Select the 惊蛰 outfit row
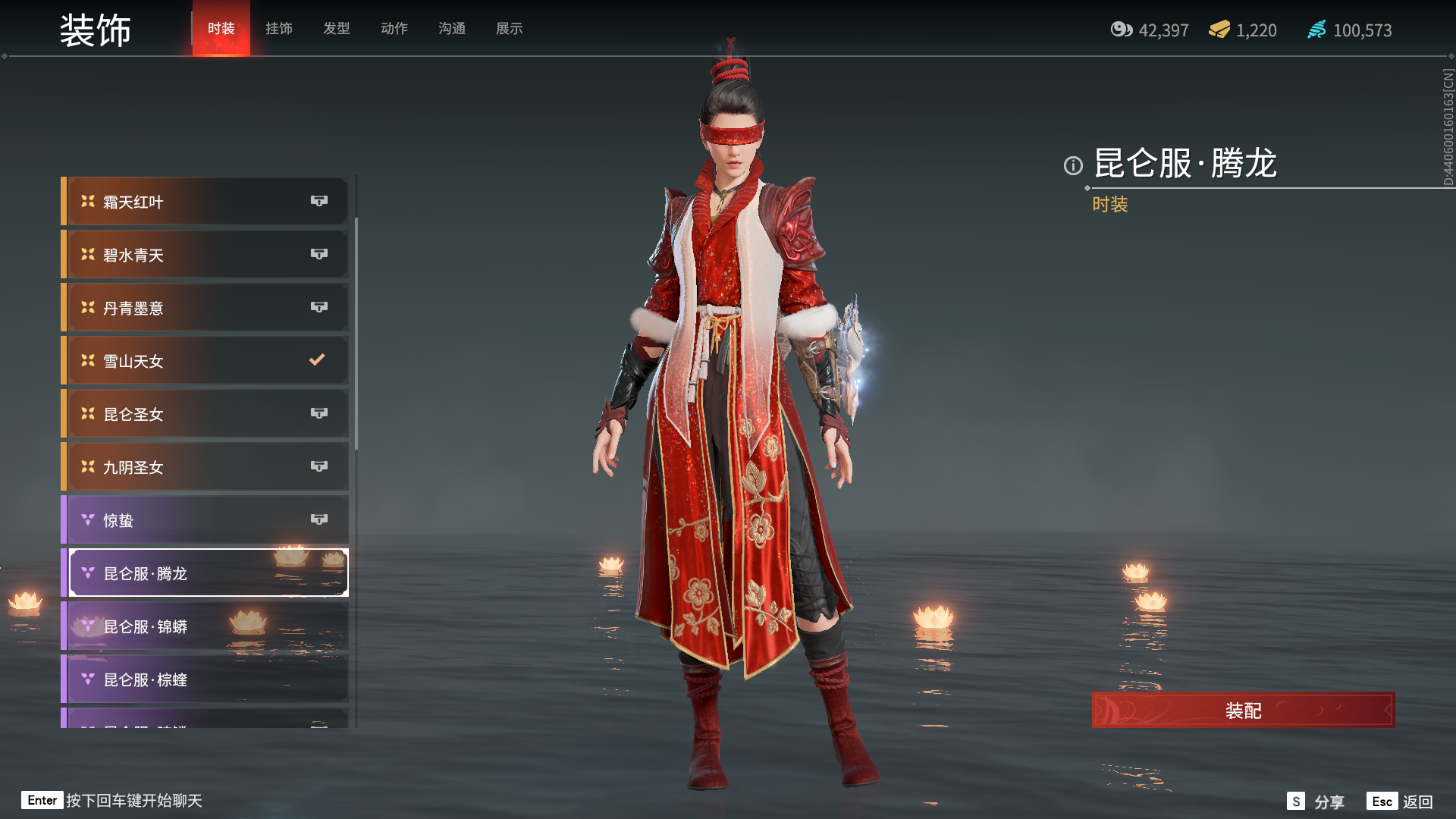 [x=206, y=520]
